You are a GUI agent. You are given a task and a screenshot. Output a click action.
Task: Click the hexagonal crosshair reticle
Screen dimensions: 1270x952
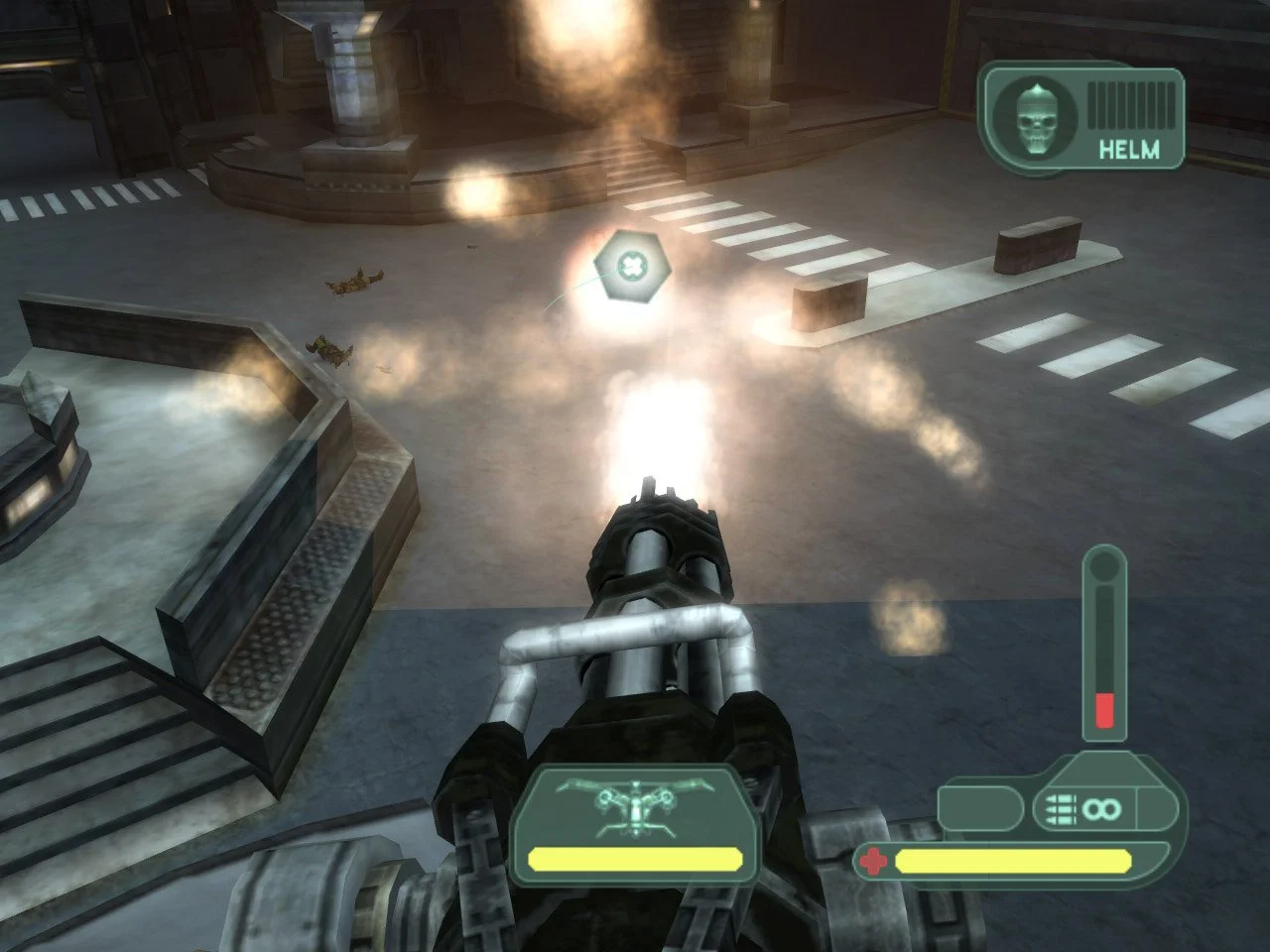point(633,266)
